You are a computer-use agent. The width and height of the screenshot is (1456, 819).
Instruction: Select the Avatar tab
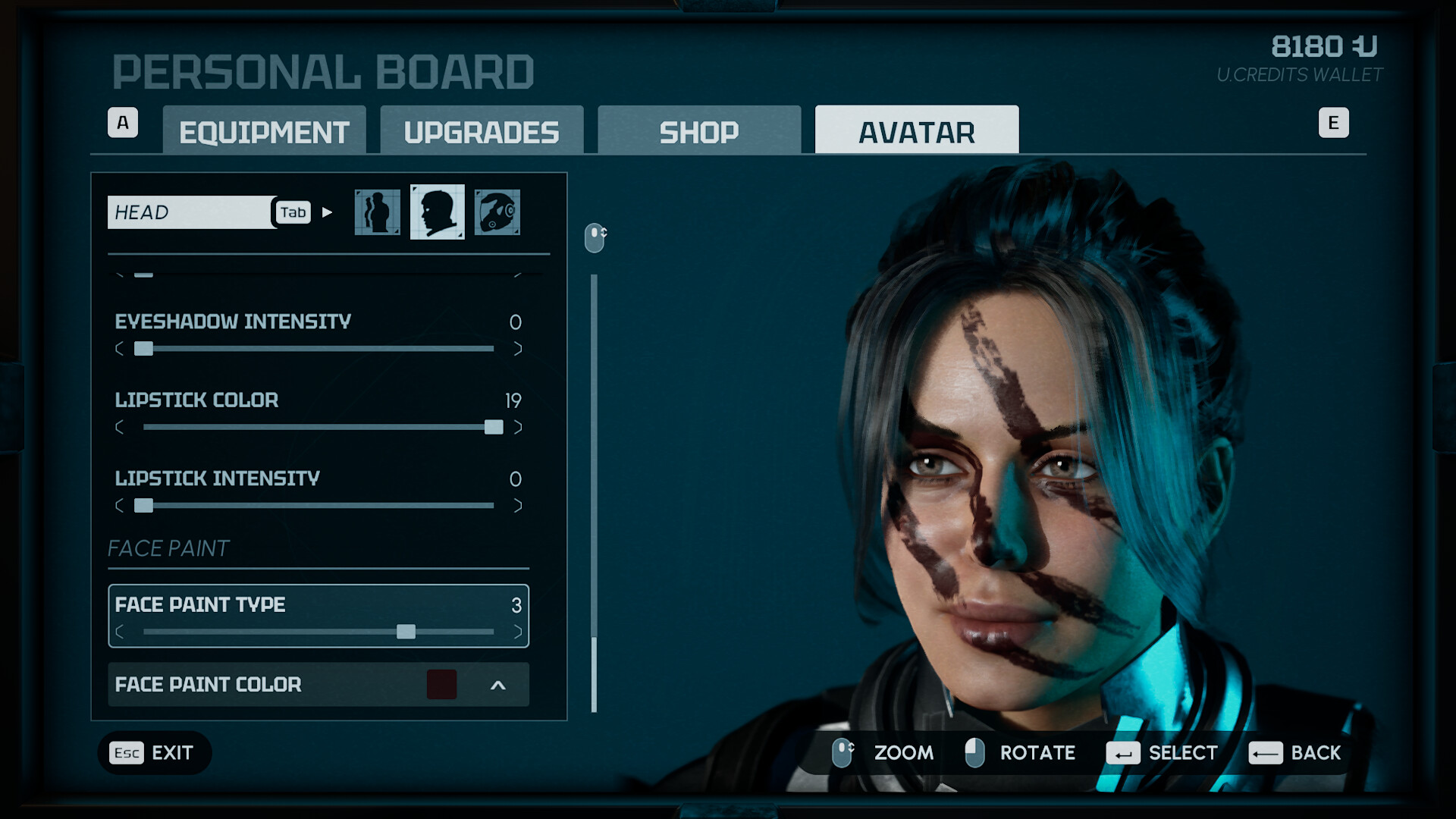916,132
